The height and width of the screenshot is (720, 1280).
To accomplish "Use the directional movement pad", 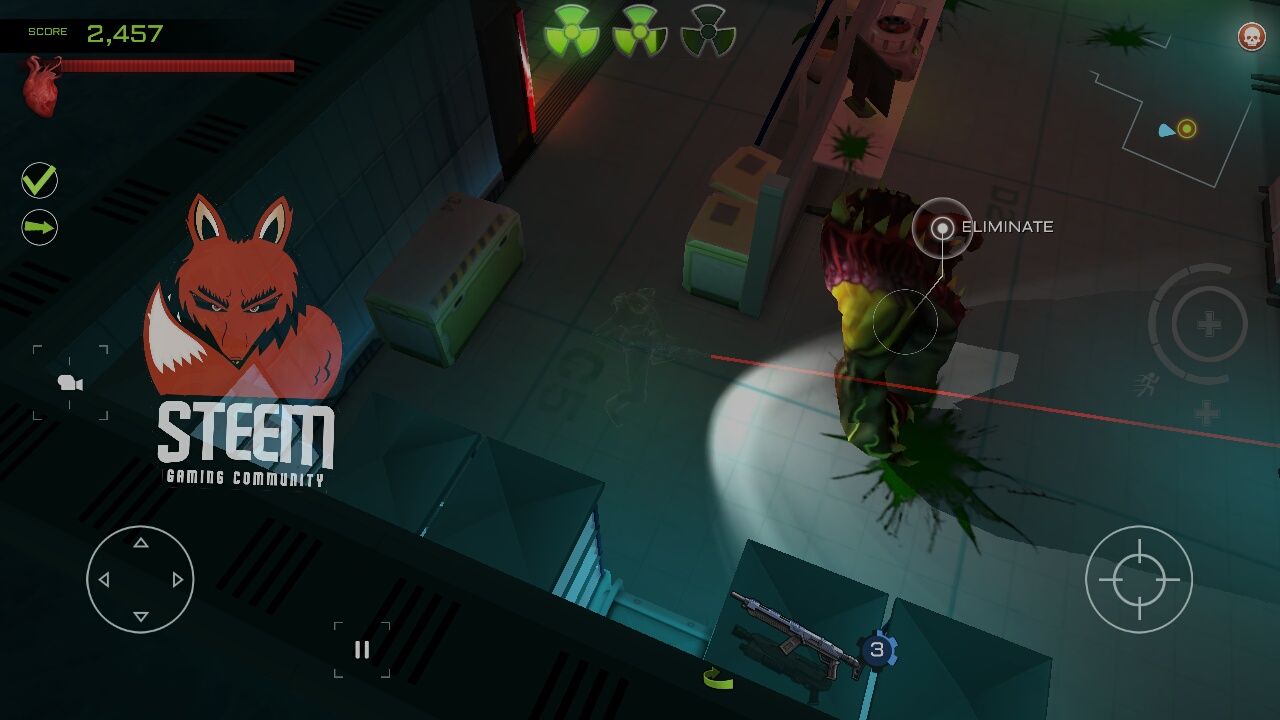I will click(x=140, y=579).
